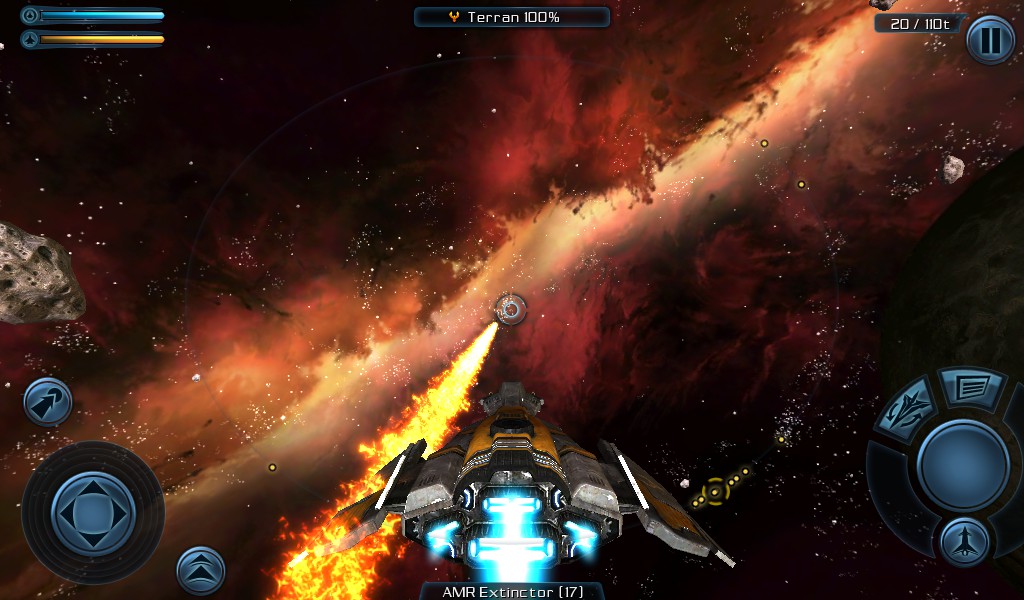Launch a missile with the rocket icon

[964, 541]
